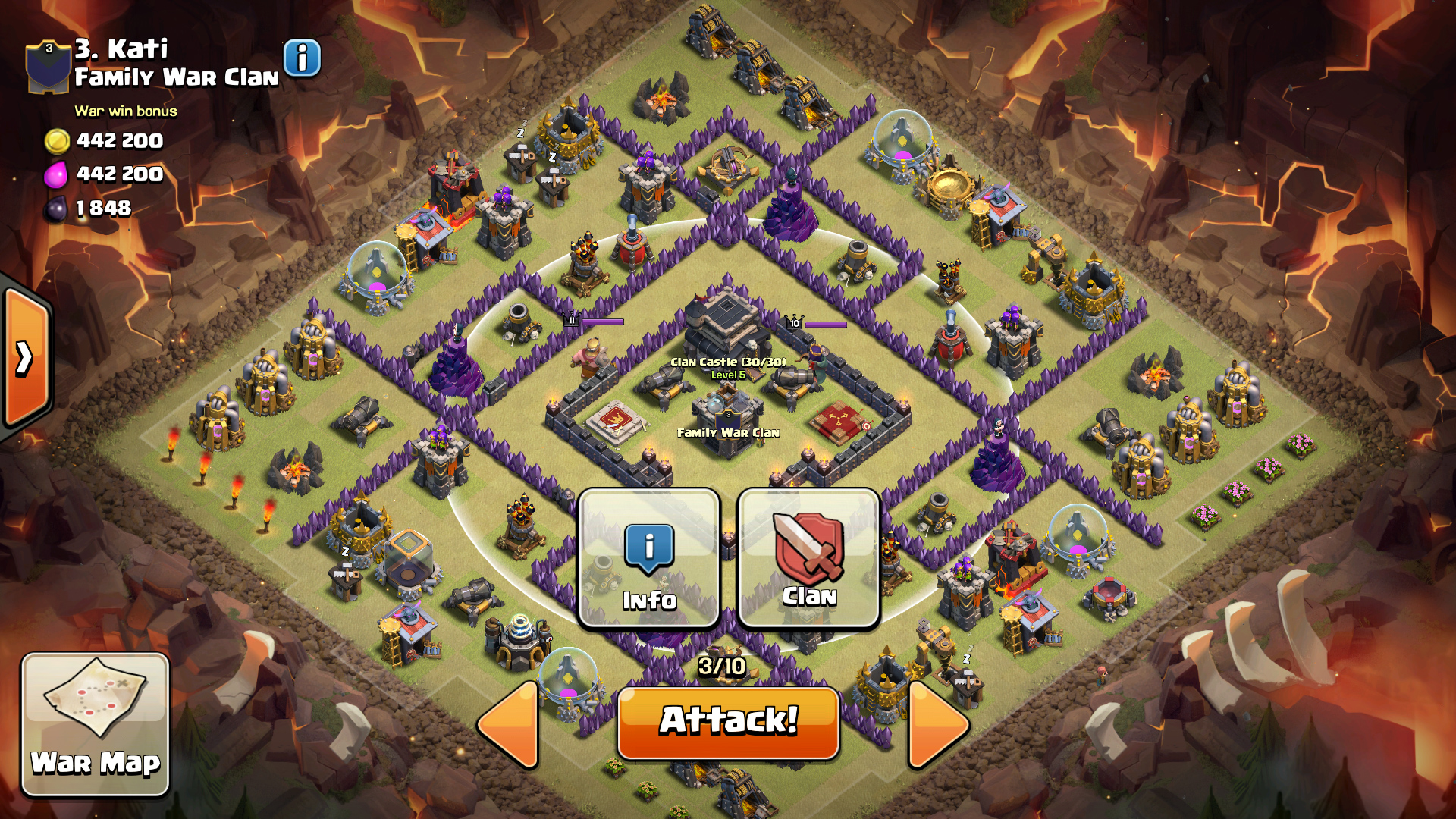Expand the orange side panel arrow

coord(26,358)
